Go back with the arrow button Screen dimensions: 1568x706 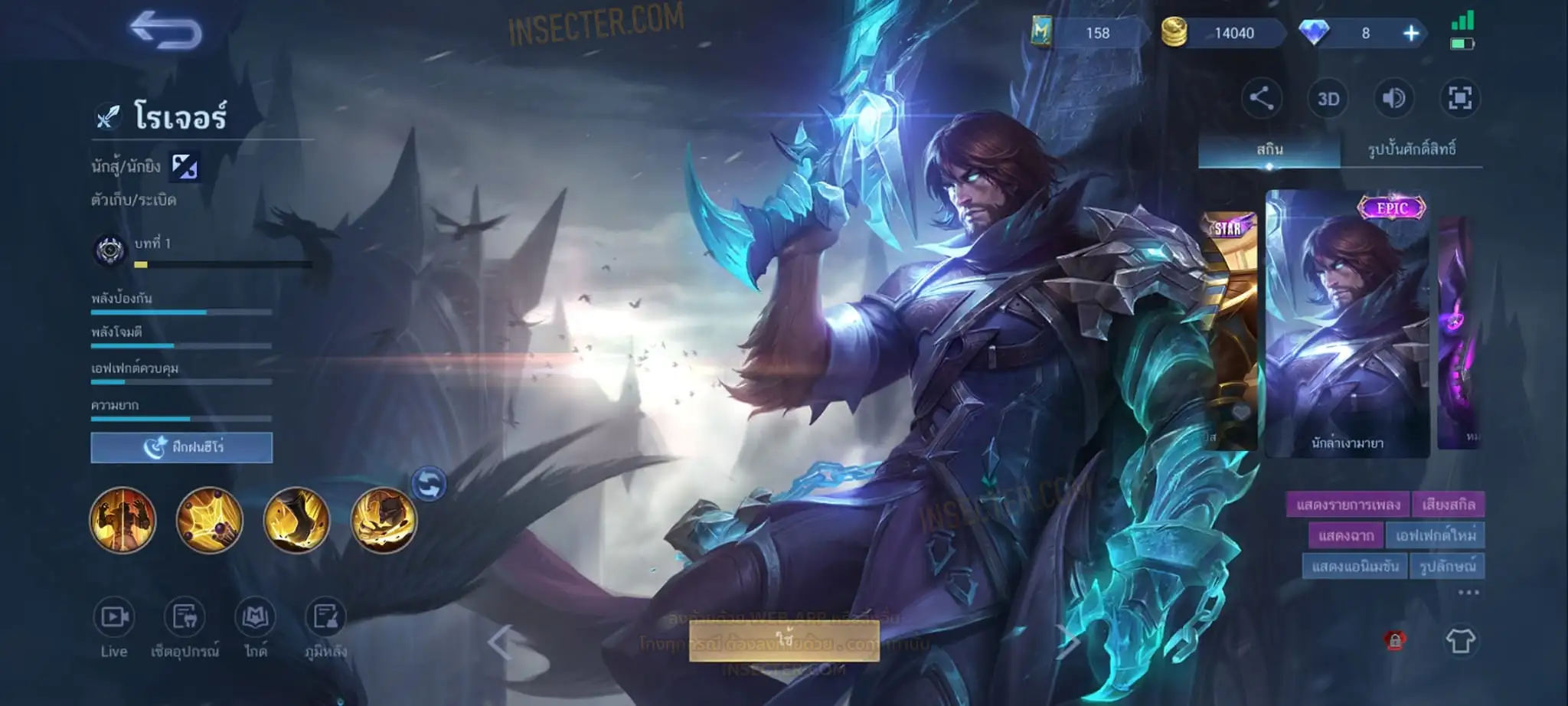coord(165,32)
